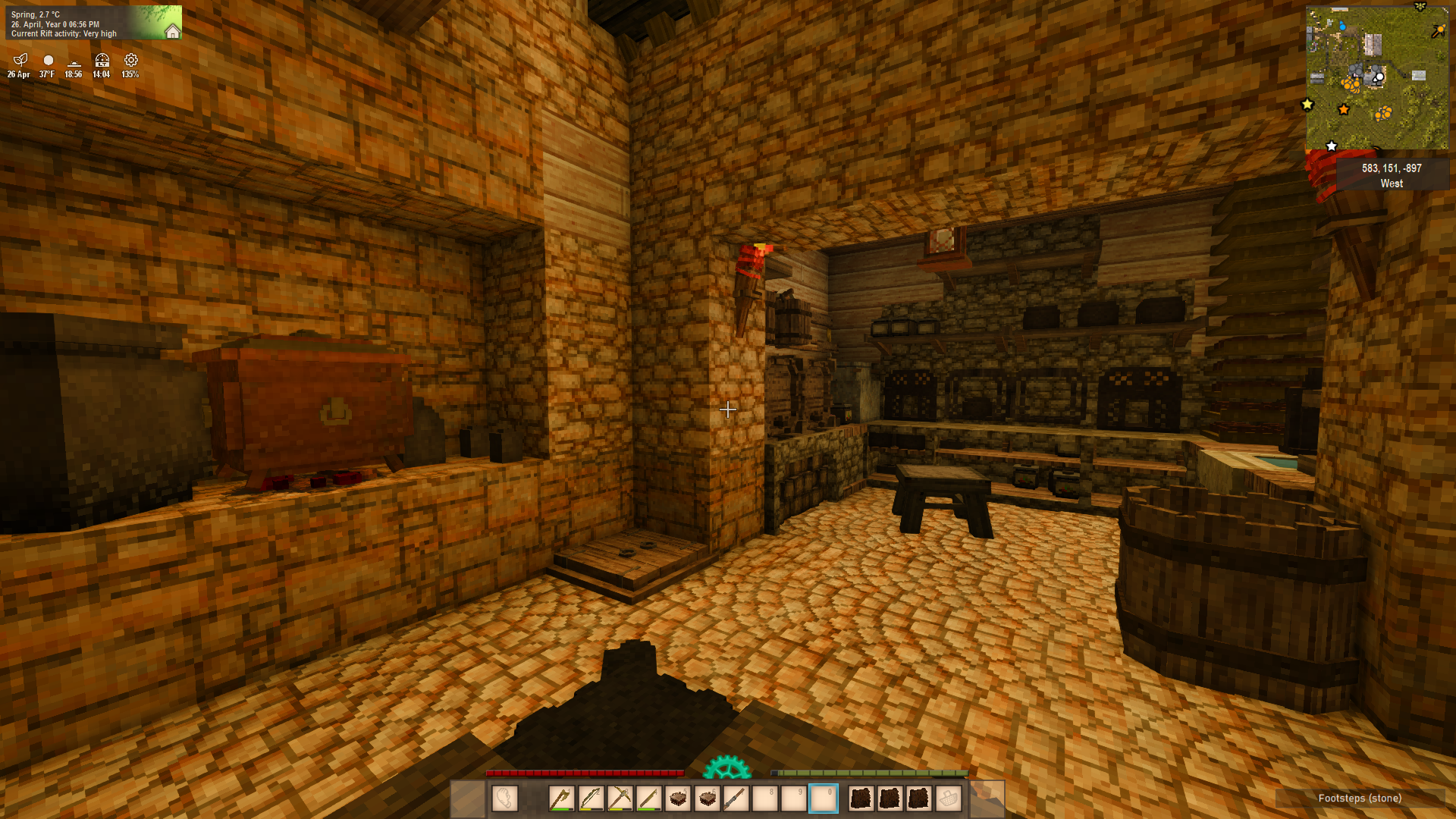The height and width of the screenshot is (819, 1456).
Task: Click the house icon on the season panel
Action: click(x=172, y=31)
